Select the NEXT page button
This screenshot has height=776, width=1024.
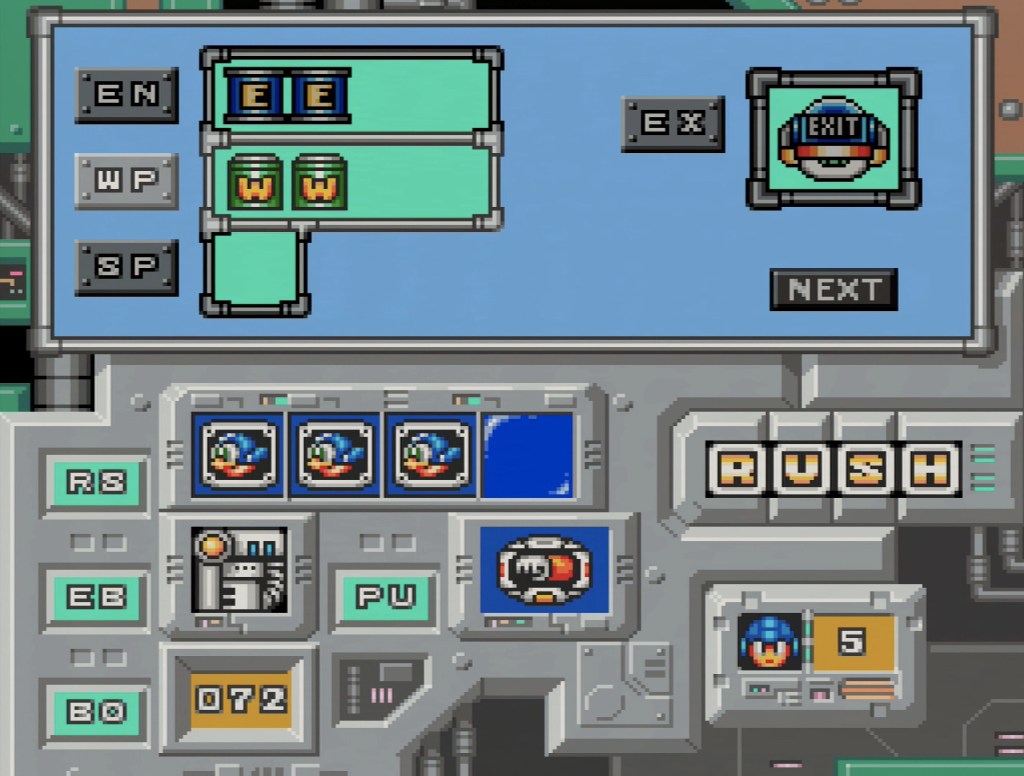click(834, 290)
